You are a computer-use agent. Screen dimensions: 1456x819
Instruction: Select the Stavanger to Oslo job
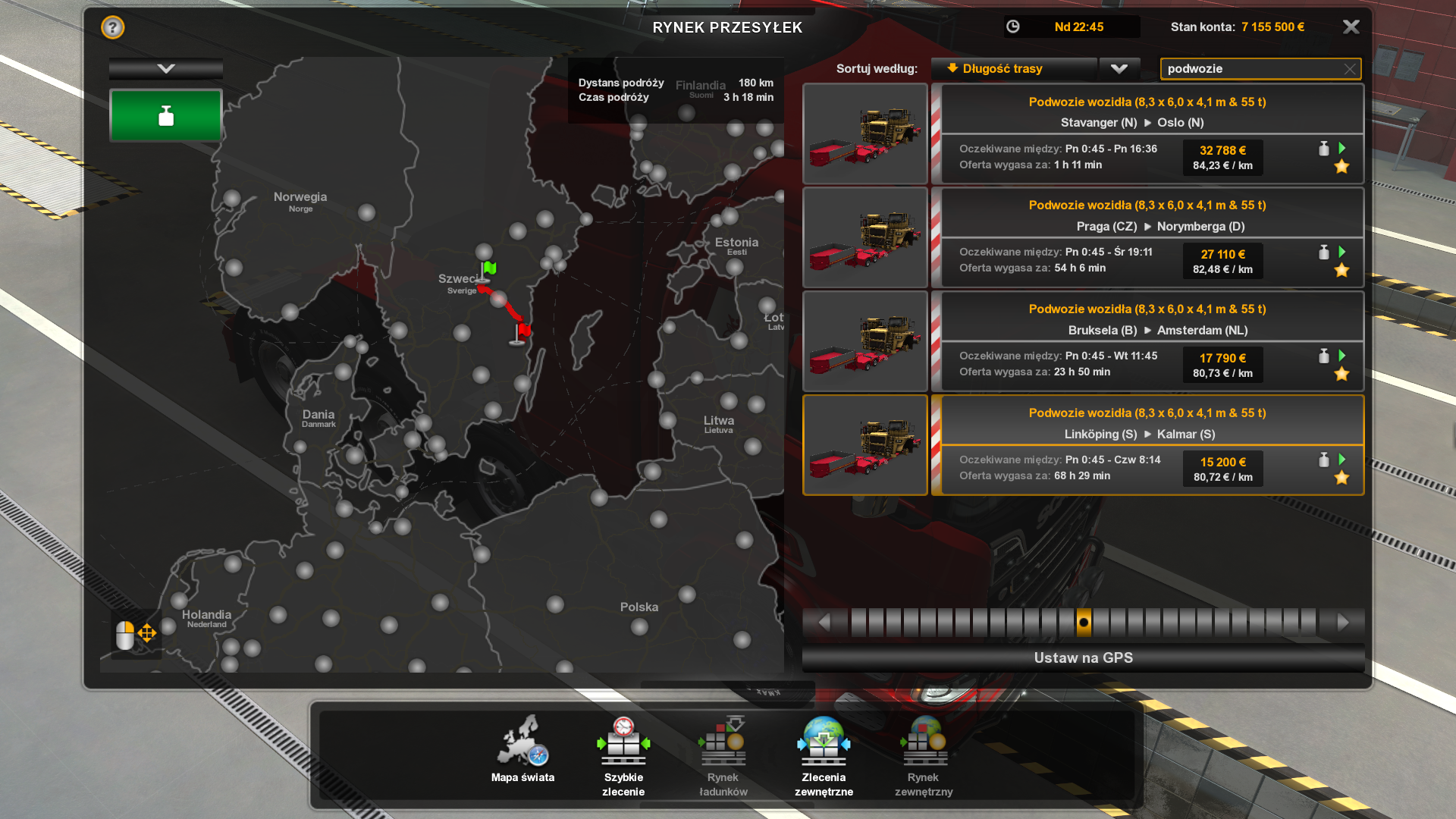tap(1147, 133)
